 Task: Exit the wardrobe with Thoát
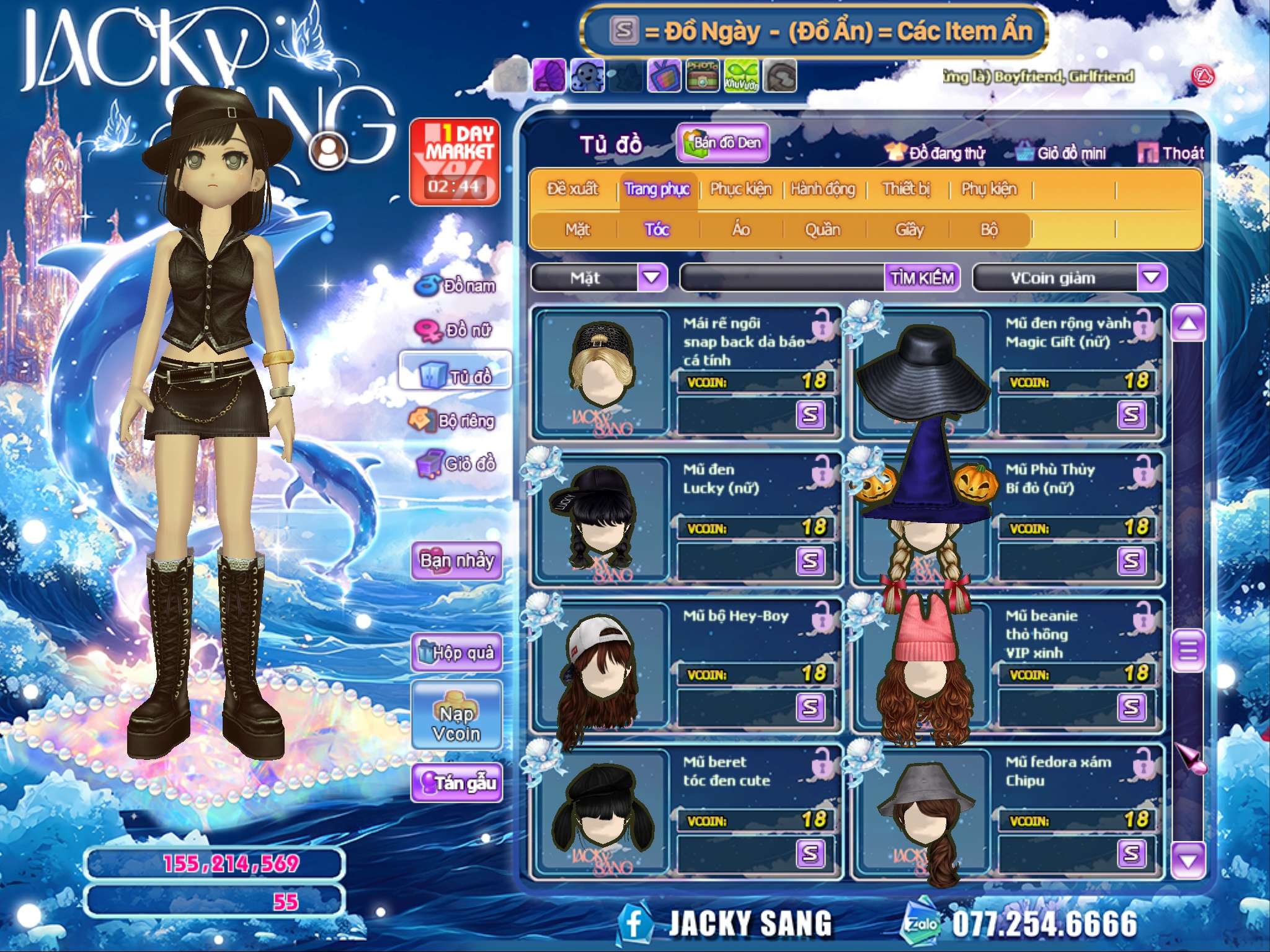(1171, 153)
